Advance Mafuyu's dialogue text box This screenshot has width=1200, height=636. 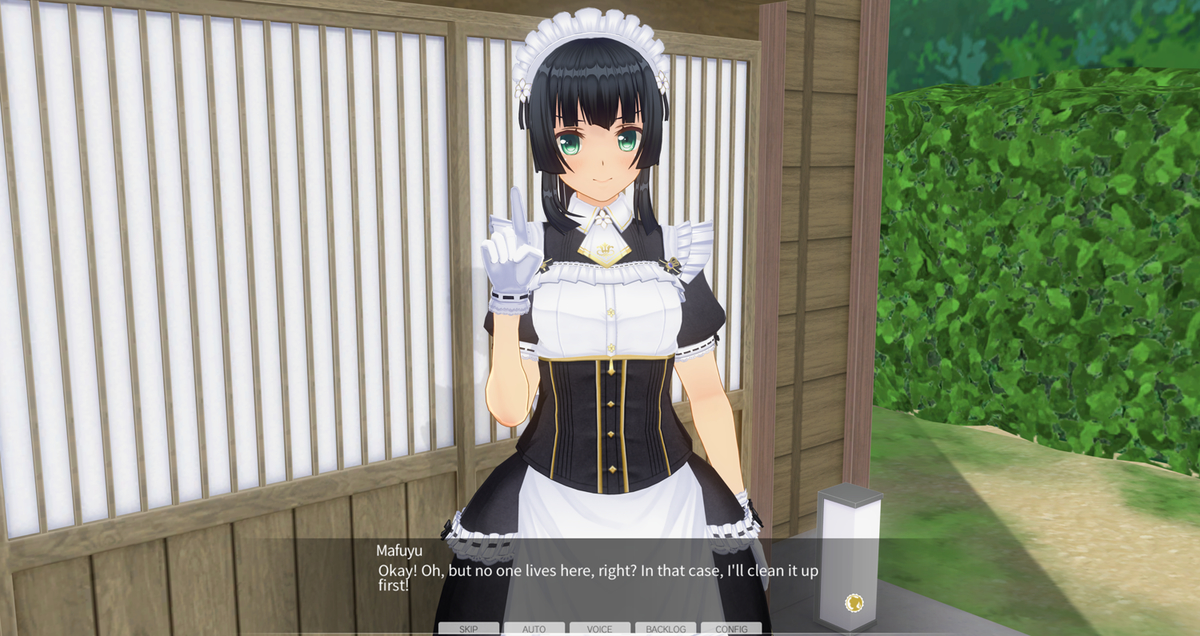pyautogui.click(x=600, y=578)
